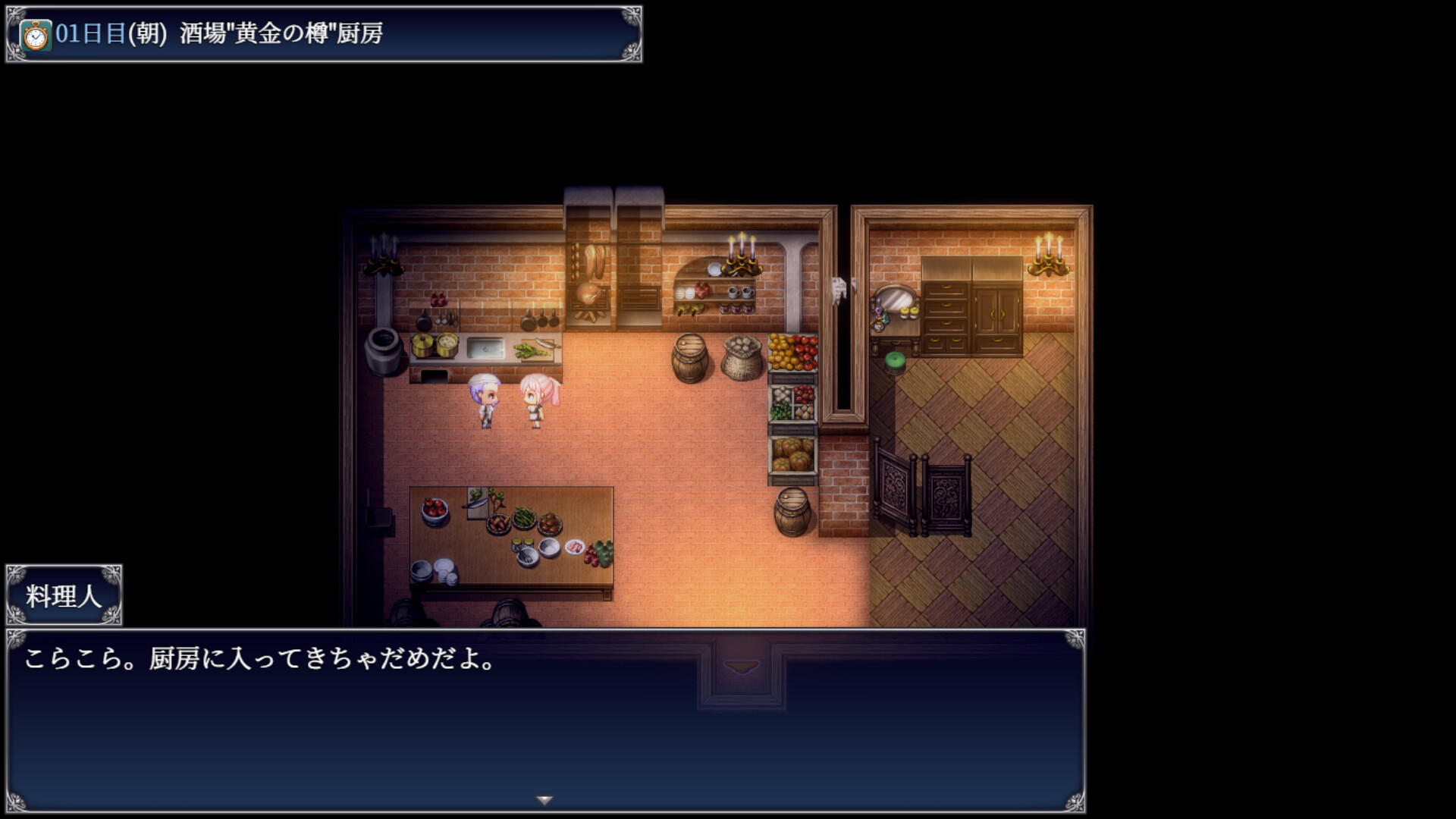Select the 料理人 name box
The image size is (1456, 819).
(64, 595)
